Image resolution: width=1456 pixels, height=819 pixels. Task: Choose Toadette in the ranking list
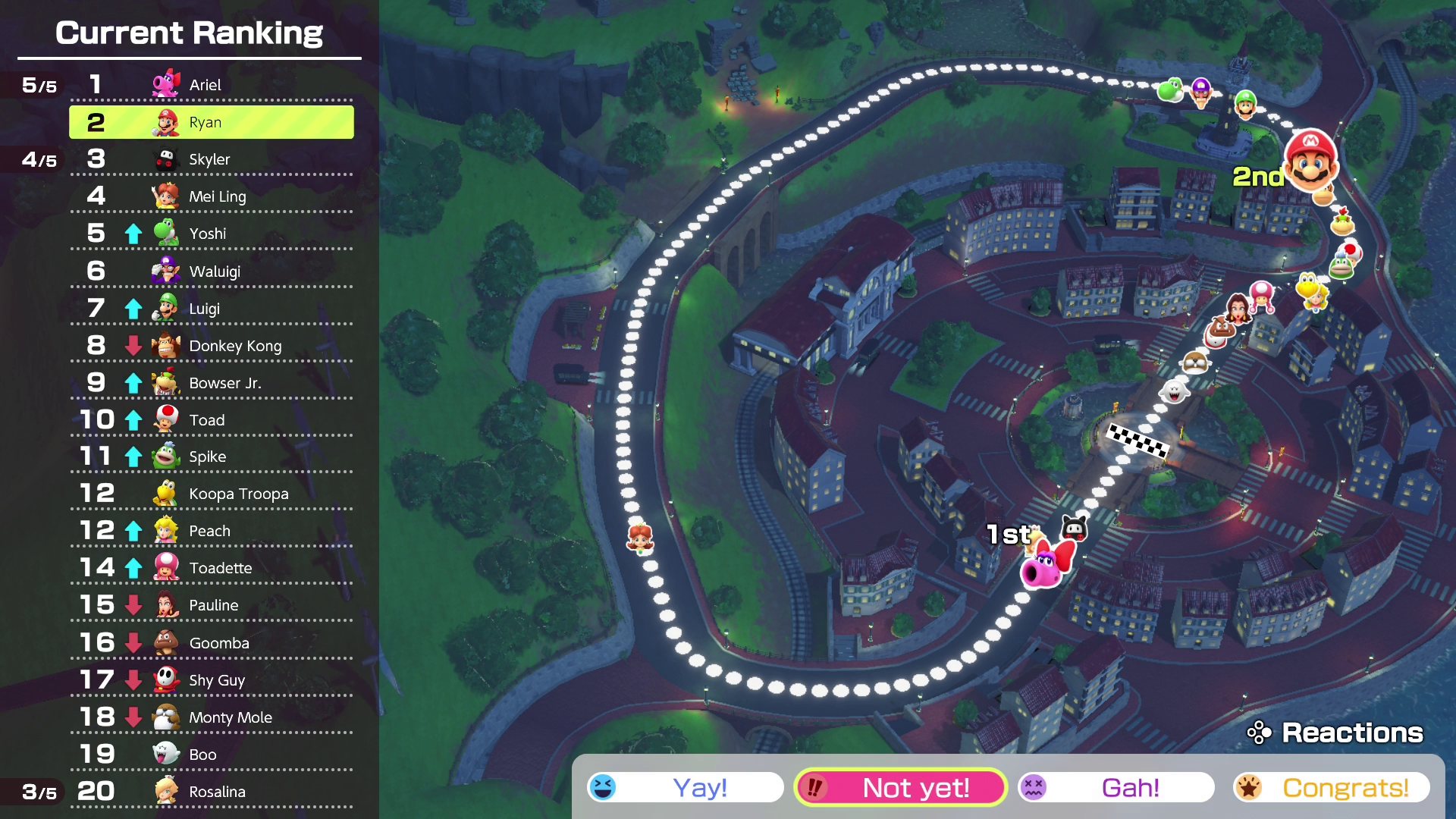(x=212, y=568)
